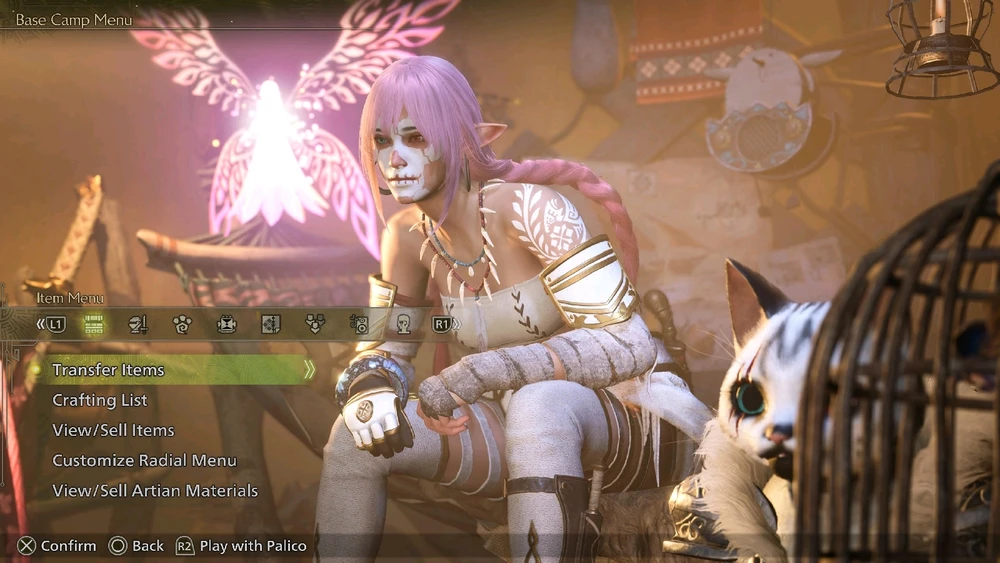Switch to the hourglass tent tab
Image resolution: width=1000 pixels, height=563 pixels.
click(227, 323)
